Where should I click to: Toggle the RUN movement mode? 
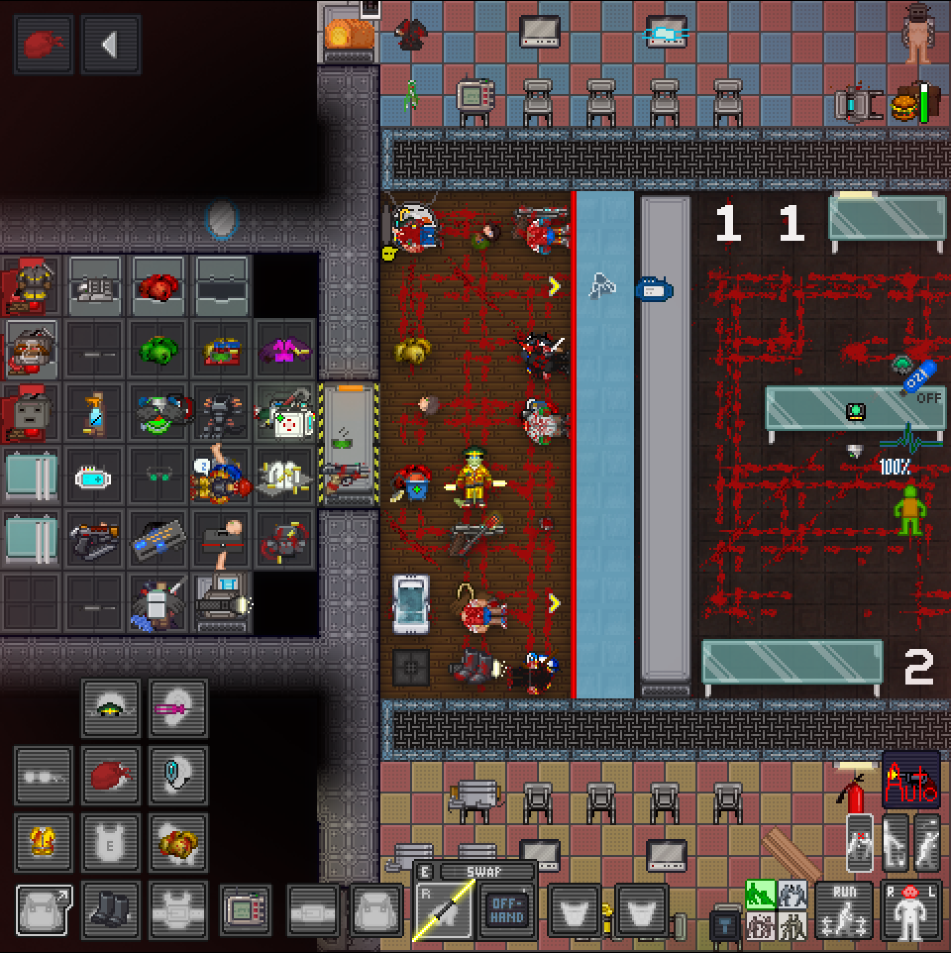[844, 910]
